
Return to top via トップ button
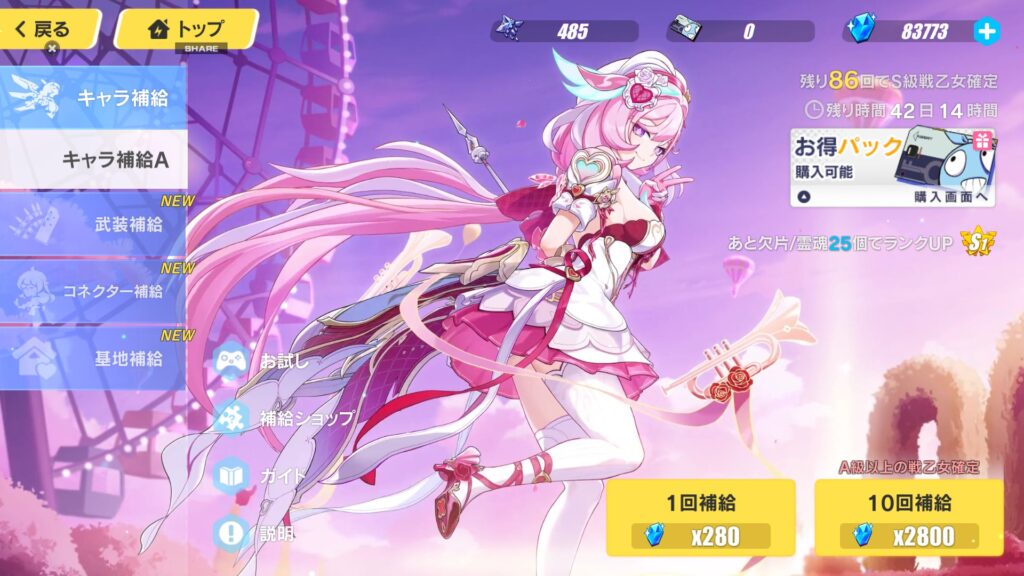click(186, 29)
